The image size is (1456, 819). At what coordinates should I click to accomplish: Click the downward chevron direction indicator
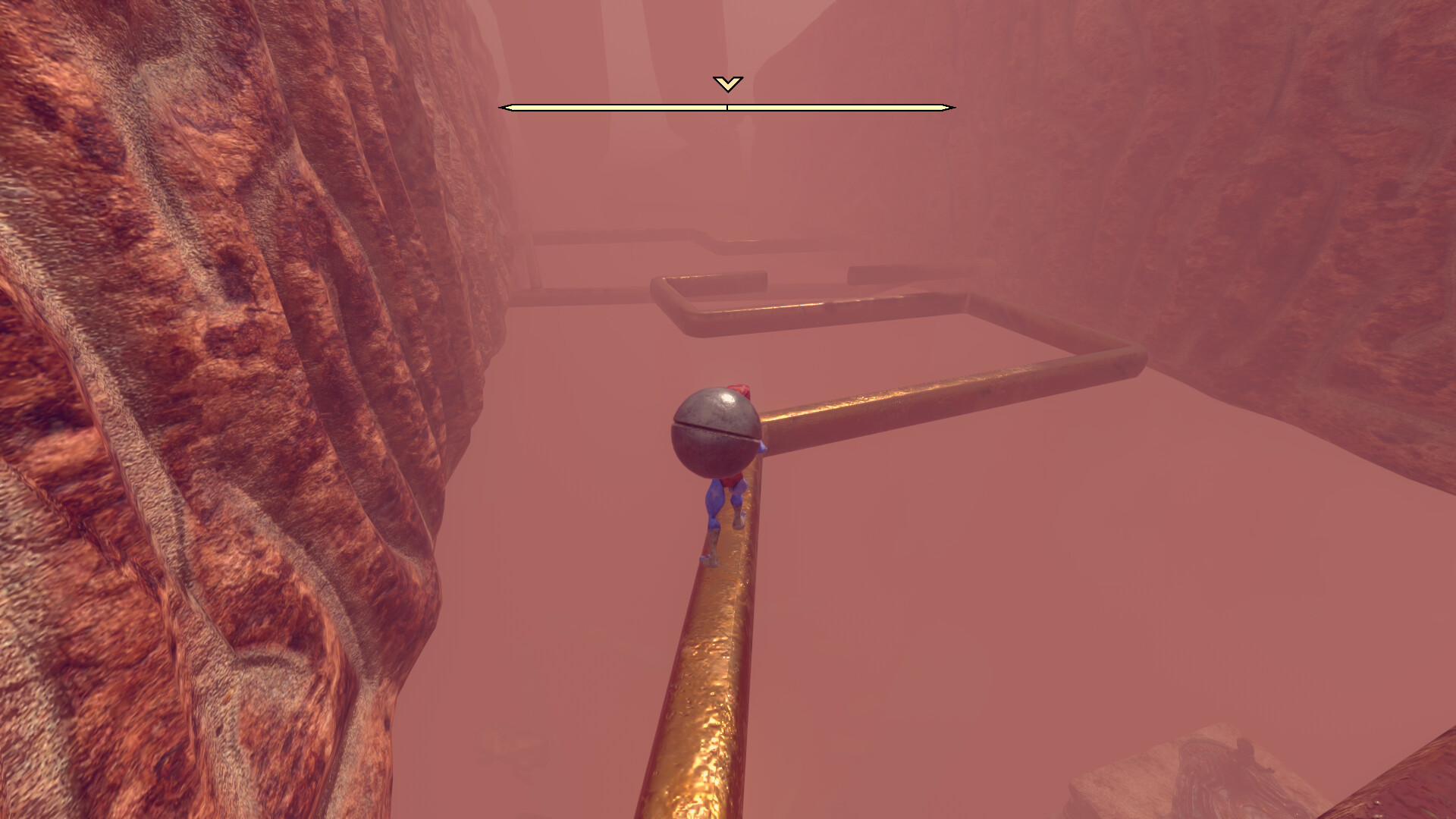(726, 83)
